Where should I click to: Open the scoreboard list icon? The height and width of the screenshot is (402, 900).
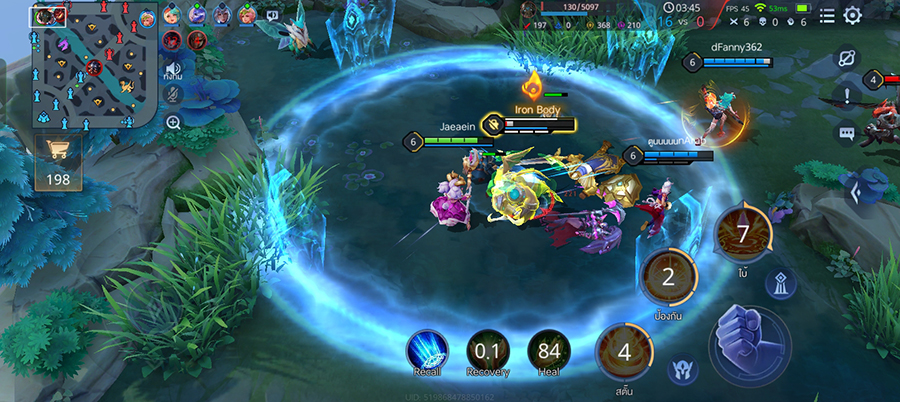tap(827, 15)
